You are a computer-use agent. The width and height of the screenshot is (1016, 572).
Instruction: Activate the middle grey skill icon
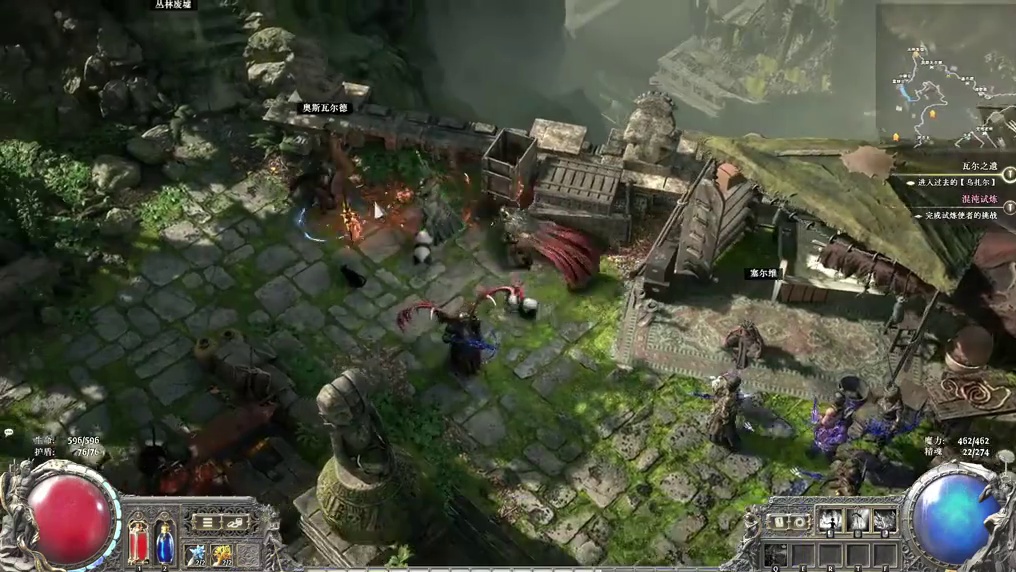(858, 520)
